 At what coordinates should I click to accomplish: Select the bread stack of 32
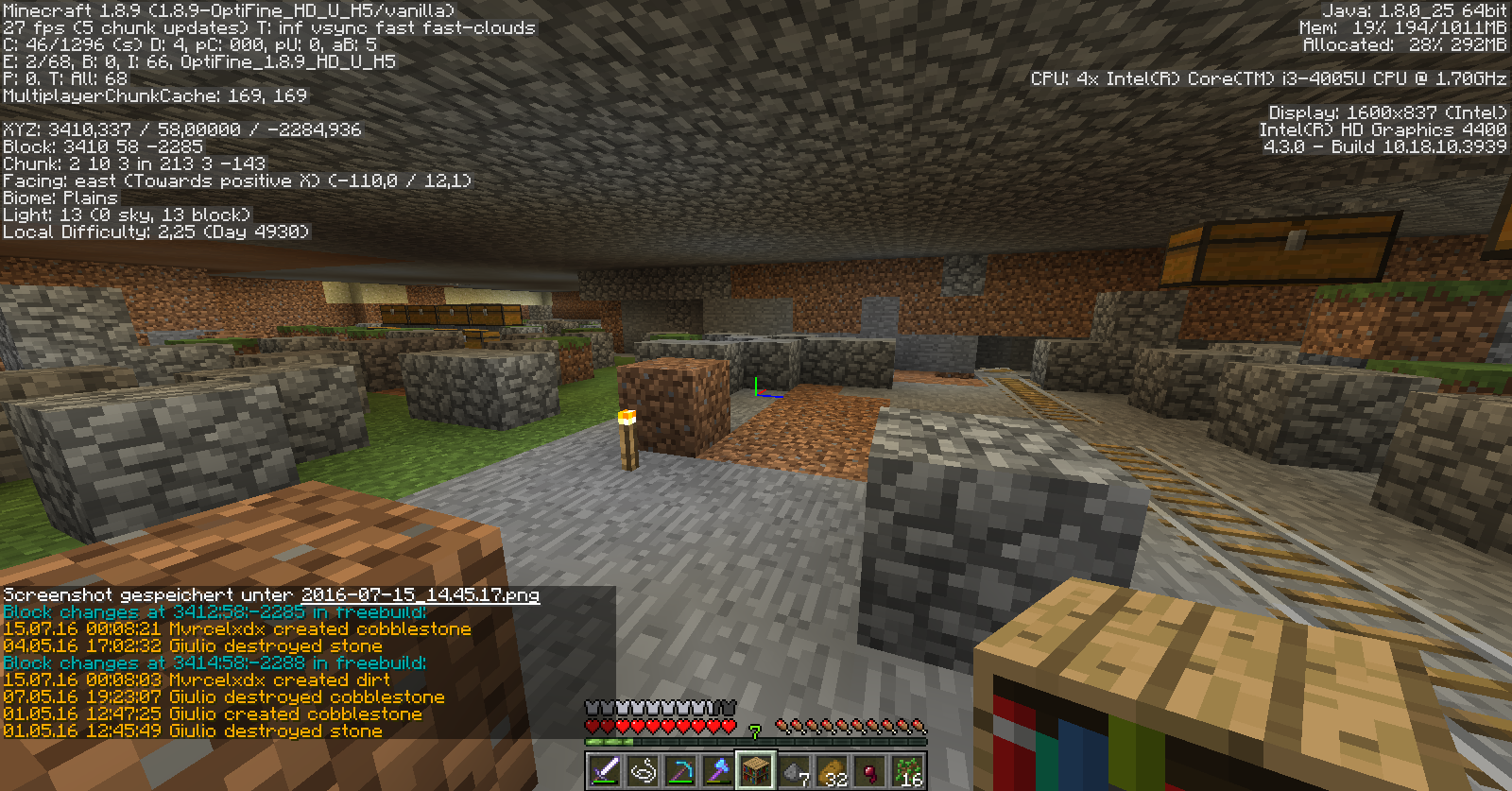(x=832, y=770)
